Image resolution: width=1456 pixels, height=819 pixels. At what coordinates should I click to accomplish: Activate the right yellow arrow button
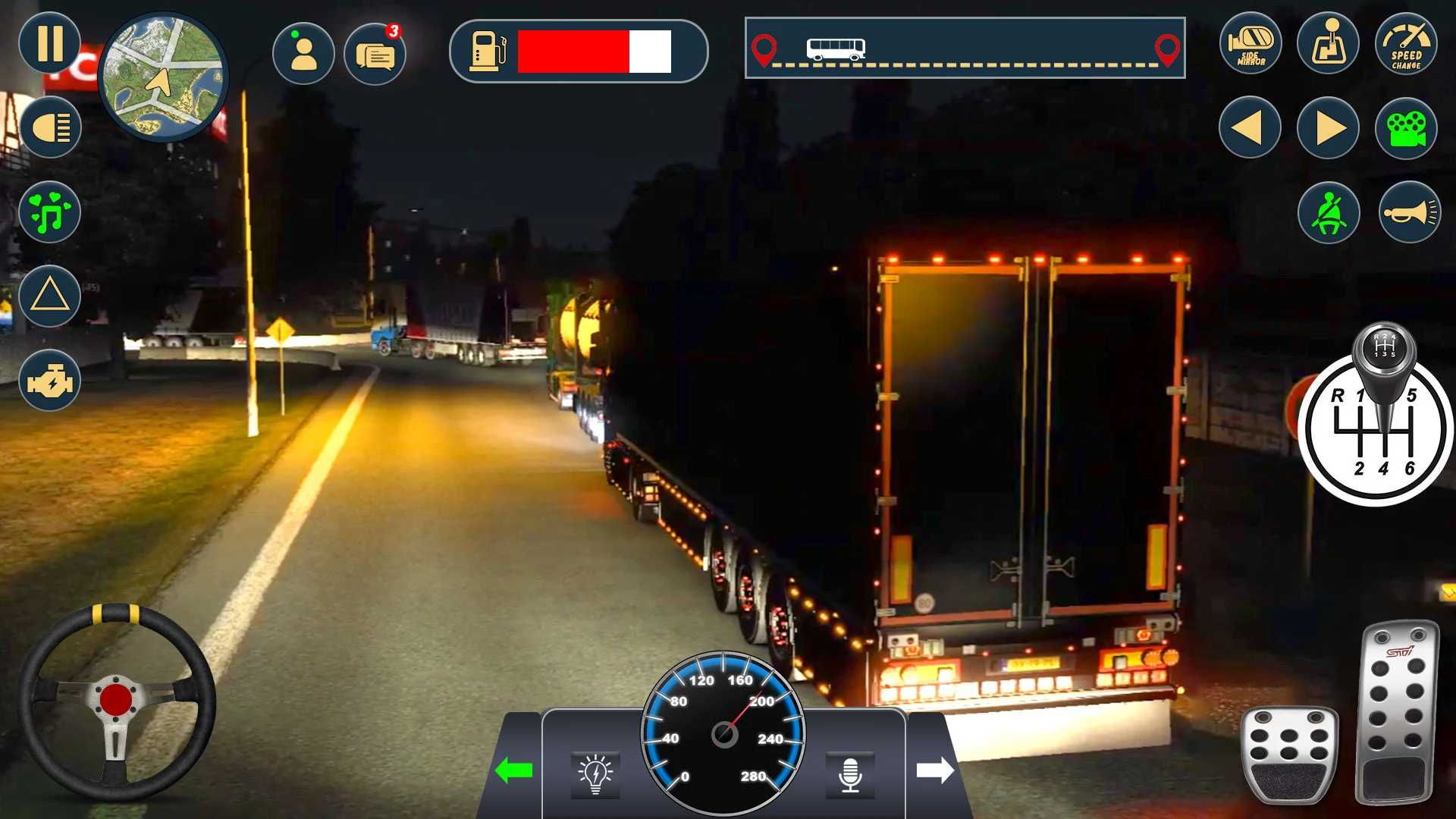coord(1328,127)
